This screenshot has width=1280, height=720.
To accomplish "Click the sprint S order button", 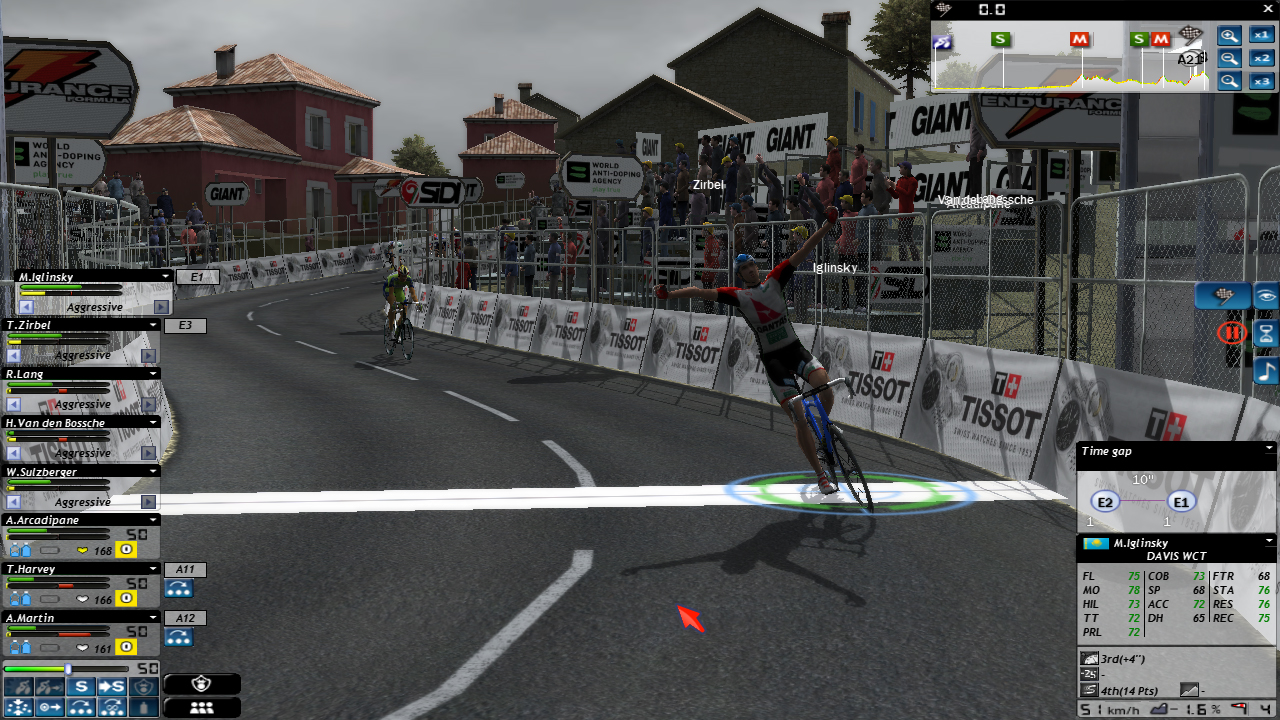I will point(82,687).
